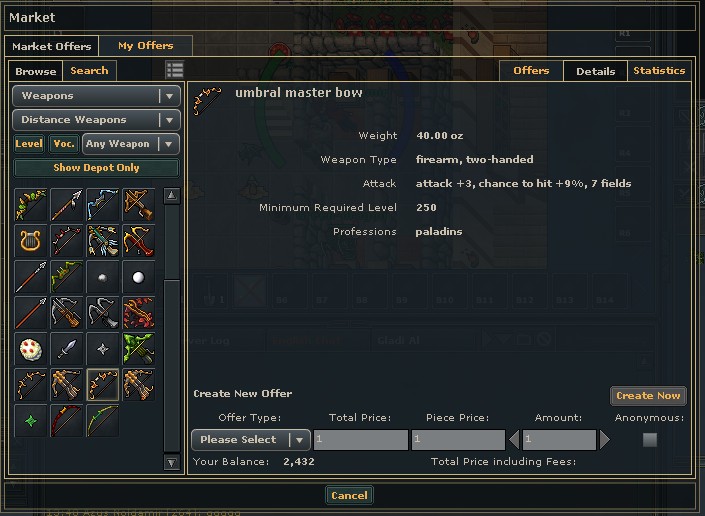Select the throwing knife item
The height and width of the screenshot is (516, 705).
pos(66,348)
